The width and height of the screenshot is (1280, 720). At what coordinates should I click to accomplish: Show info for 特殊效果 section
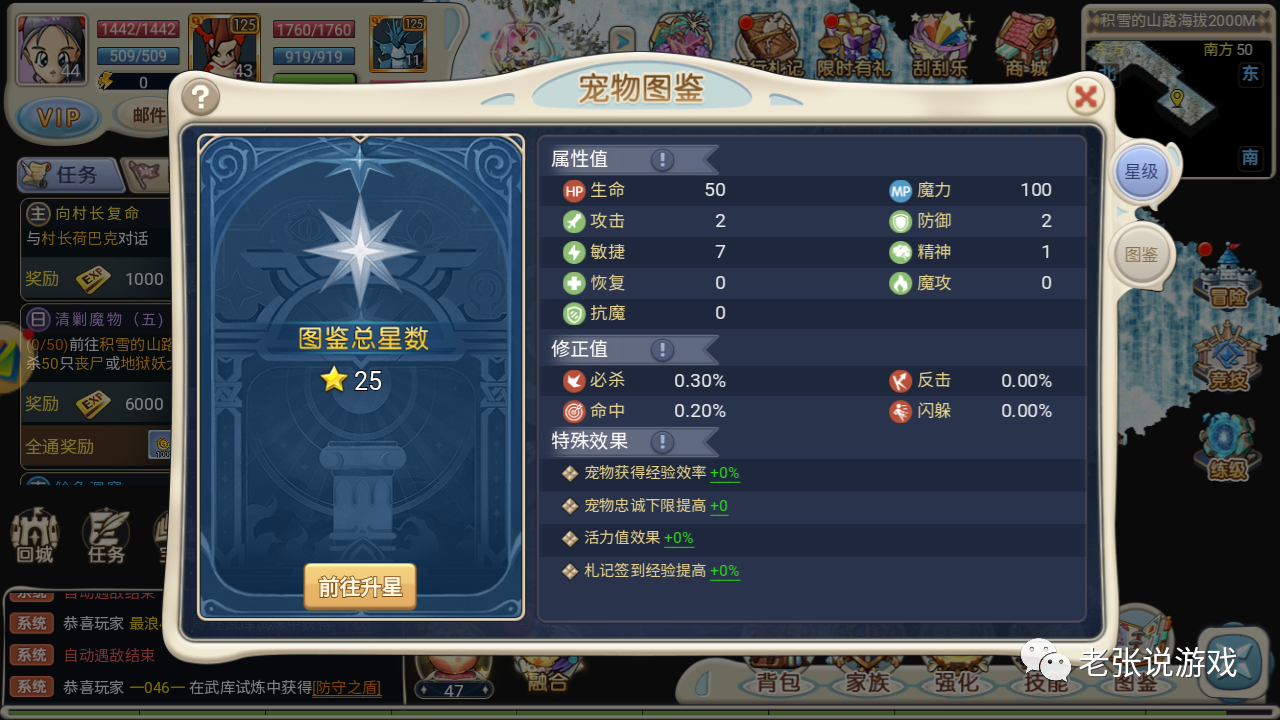pyautogui.click(x=662, y=441)
